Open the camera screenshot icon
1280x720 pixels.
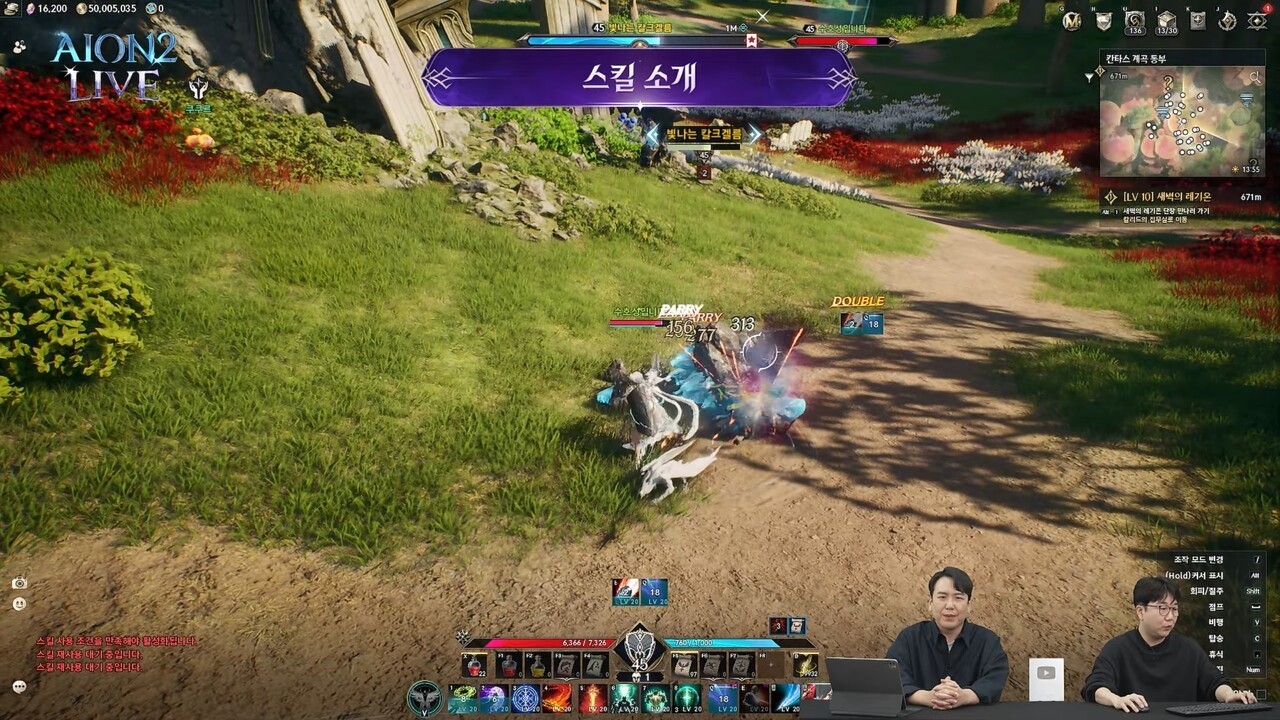click(x=19, y=583)
